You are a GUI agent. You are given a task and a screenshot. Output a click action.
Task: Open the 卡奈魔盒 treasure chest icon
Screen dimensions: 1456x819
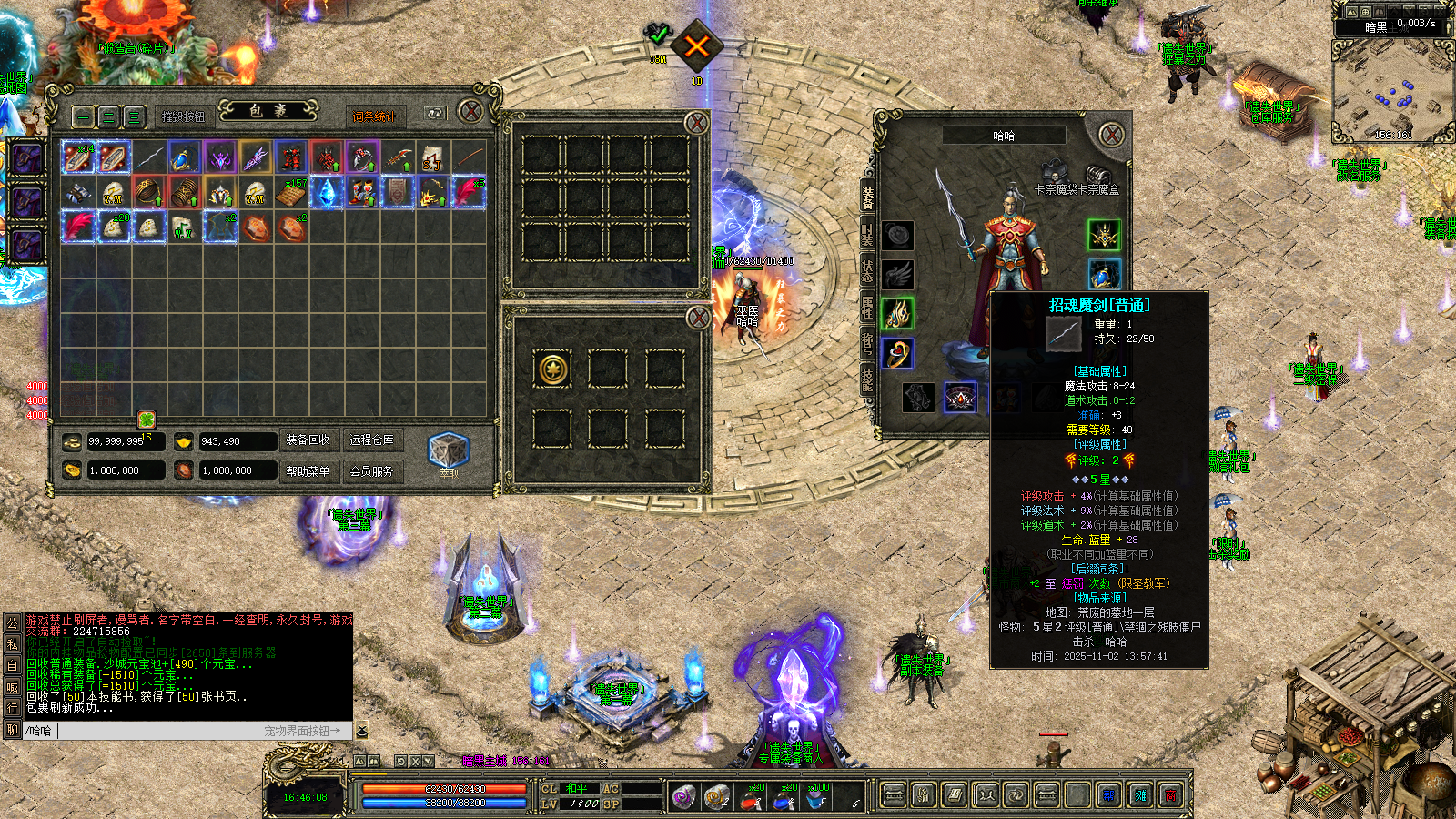[1099, 174]
